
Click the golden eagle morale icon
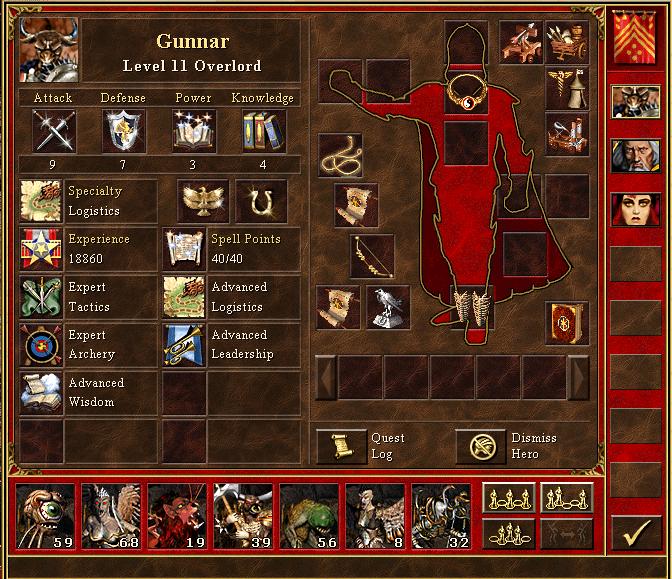click(x=203, y=200)
